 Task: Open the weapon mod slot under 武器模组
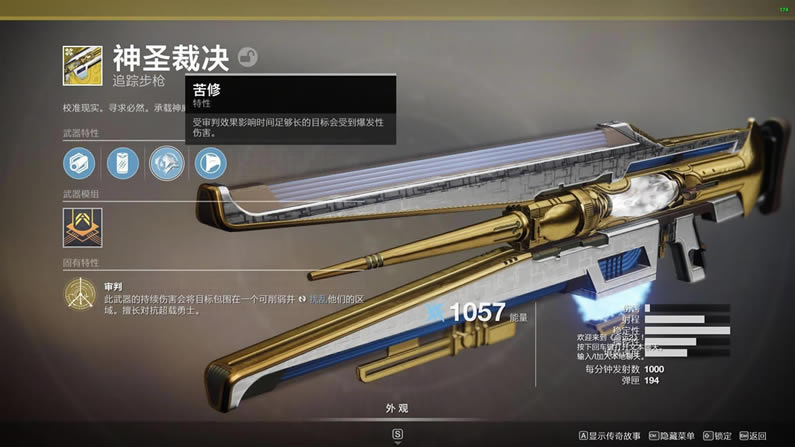click(80, 227)
